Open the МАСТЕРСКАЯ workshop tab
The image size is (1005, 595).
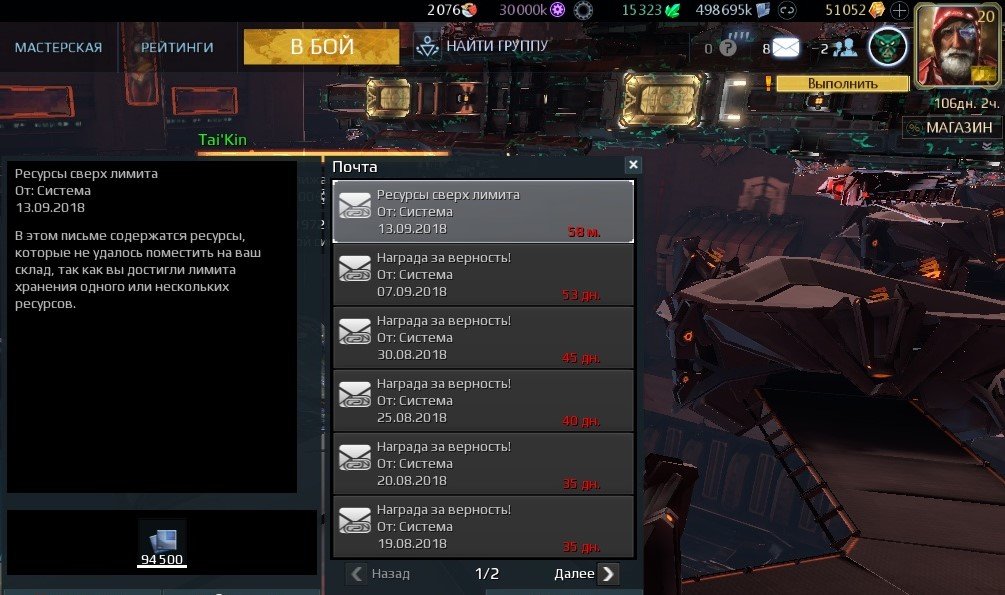(x=58, y=47)
